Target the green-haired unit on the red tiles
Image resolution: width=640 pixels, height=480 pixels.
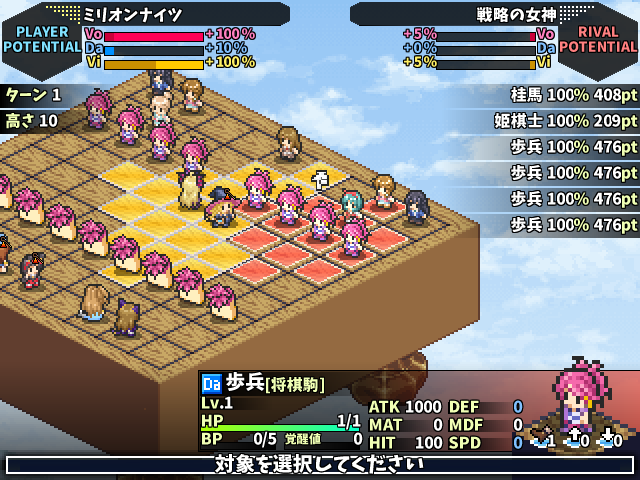[351, 204]
